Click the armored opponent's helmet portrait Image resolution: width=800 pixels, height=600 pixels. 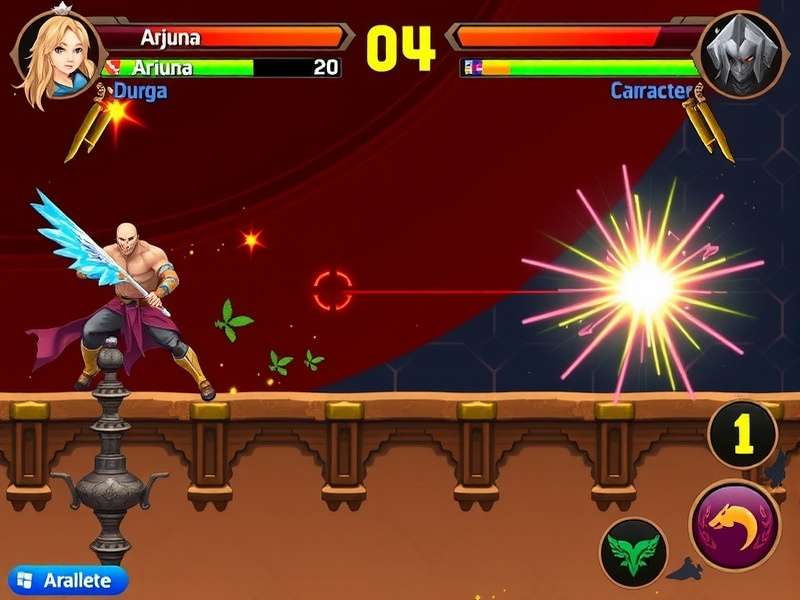[x=741, y=54]
